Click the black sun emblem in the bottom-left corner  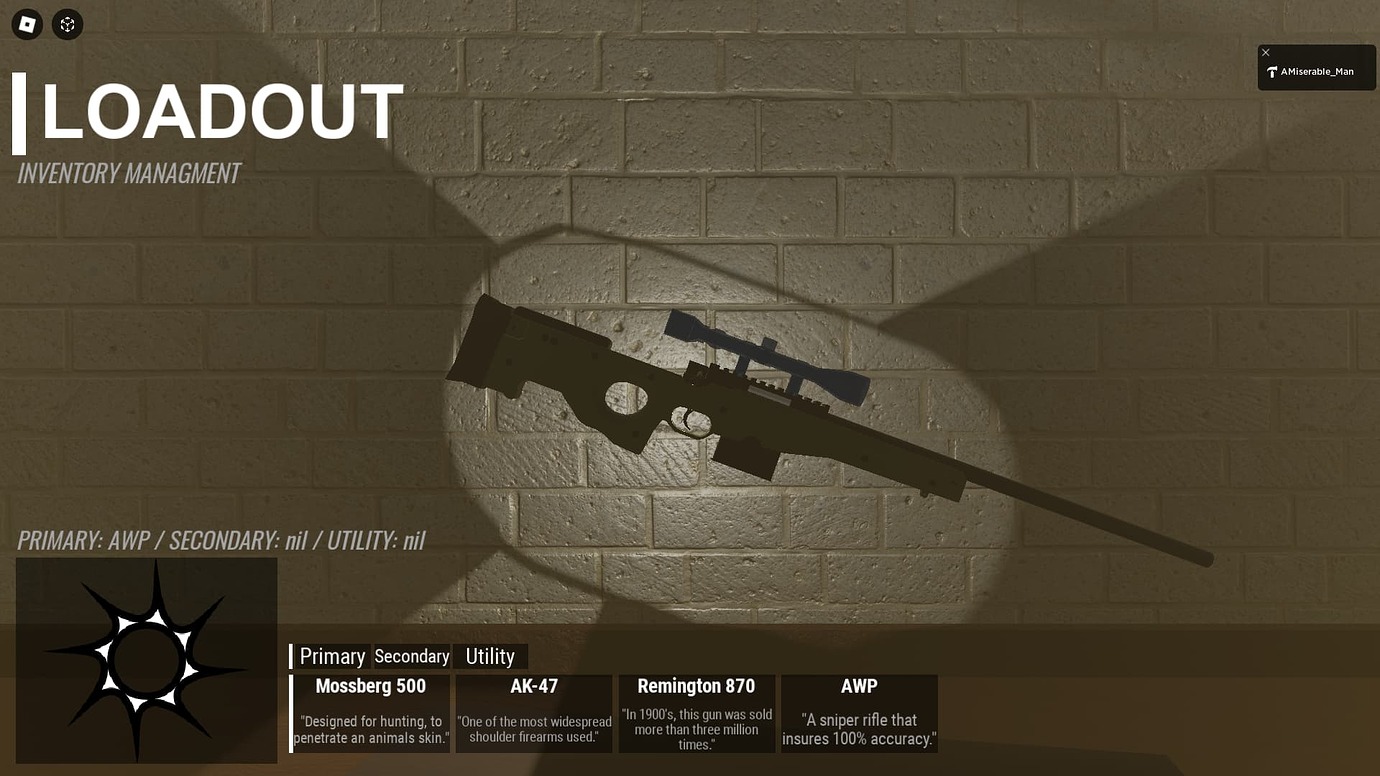[146, 660]
